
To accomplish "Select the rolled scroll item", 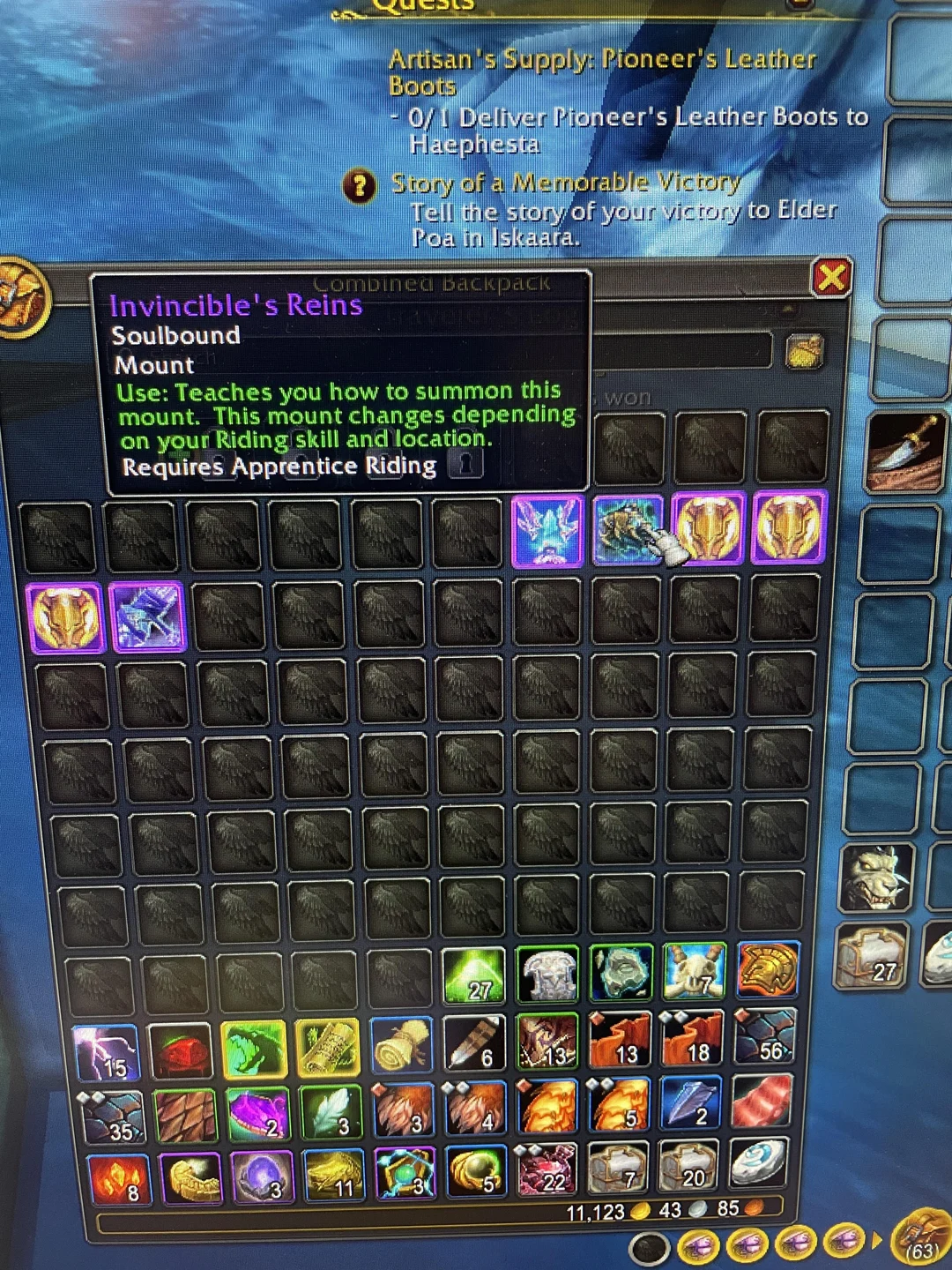I will point(402,1050).
